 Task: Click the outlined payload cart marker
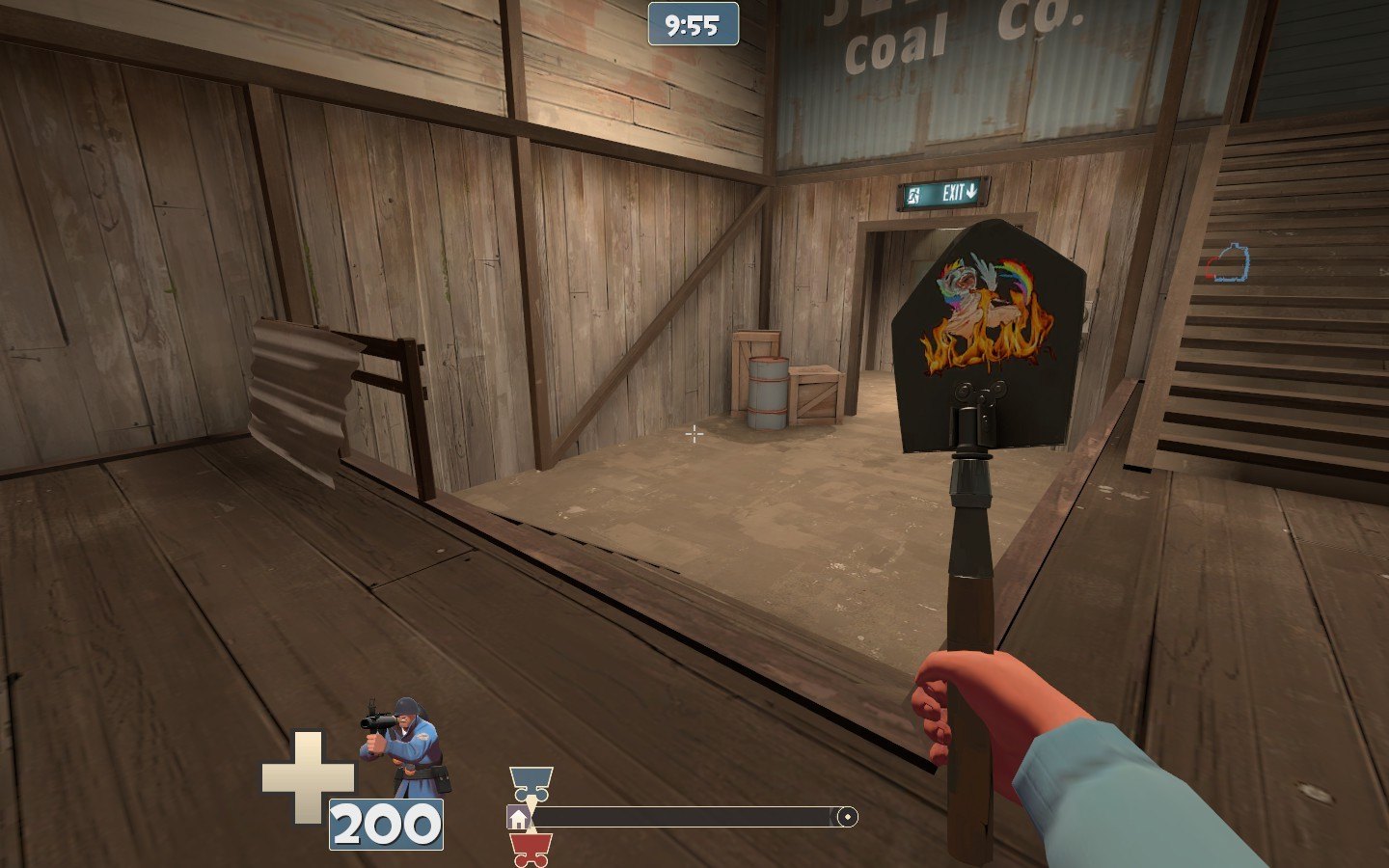(x=1230, y=263)
